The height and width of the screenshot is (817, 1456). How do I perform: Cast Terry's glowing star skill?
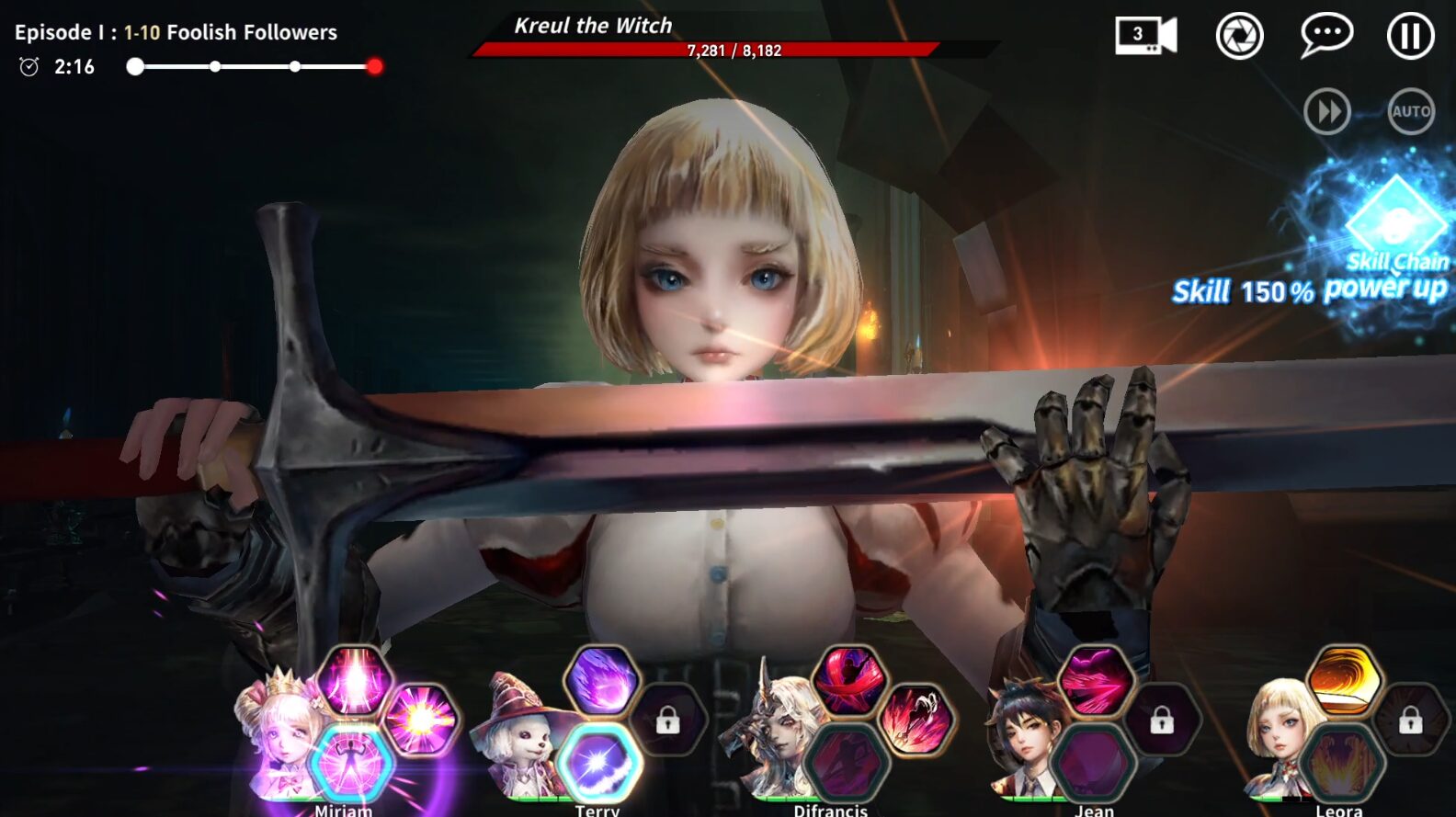pyautogui.click(x=600, y=765)
